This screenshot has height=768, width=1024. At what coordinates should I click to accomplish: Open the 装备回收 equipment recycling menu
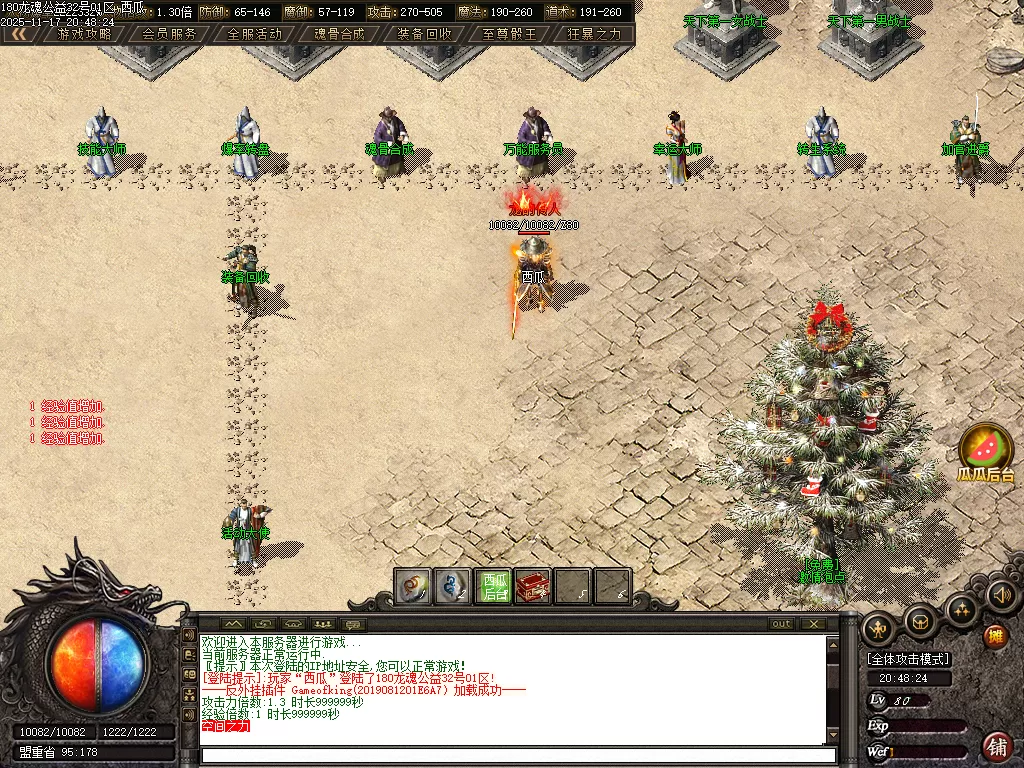pyautogui.click(x=424, y=33)
